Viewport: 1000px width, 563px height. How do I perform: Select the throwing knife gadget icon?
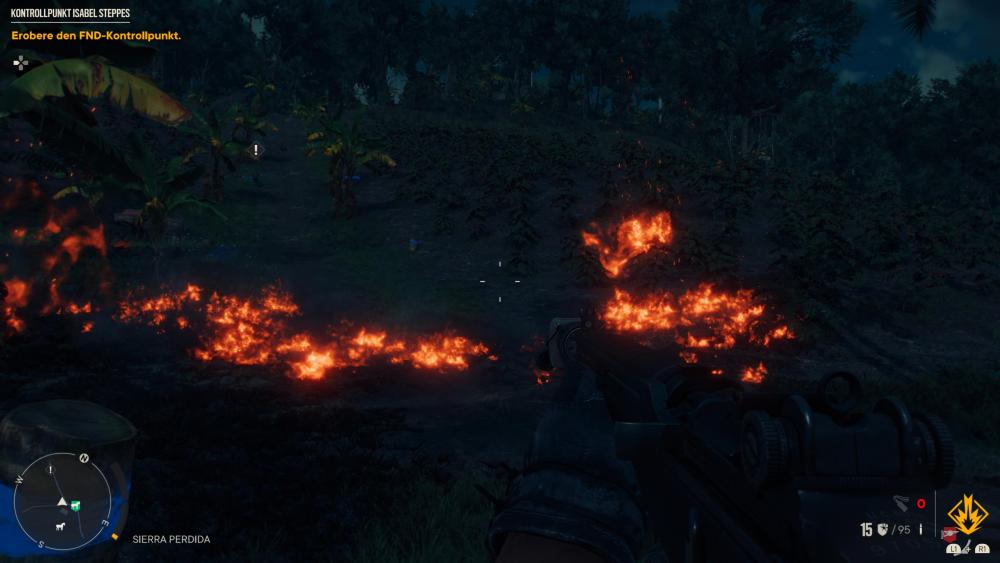pyautogui.click(x=900, y=504)
